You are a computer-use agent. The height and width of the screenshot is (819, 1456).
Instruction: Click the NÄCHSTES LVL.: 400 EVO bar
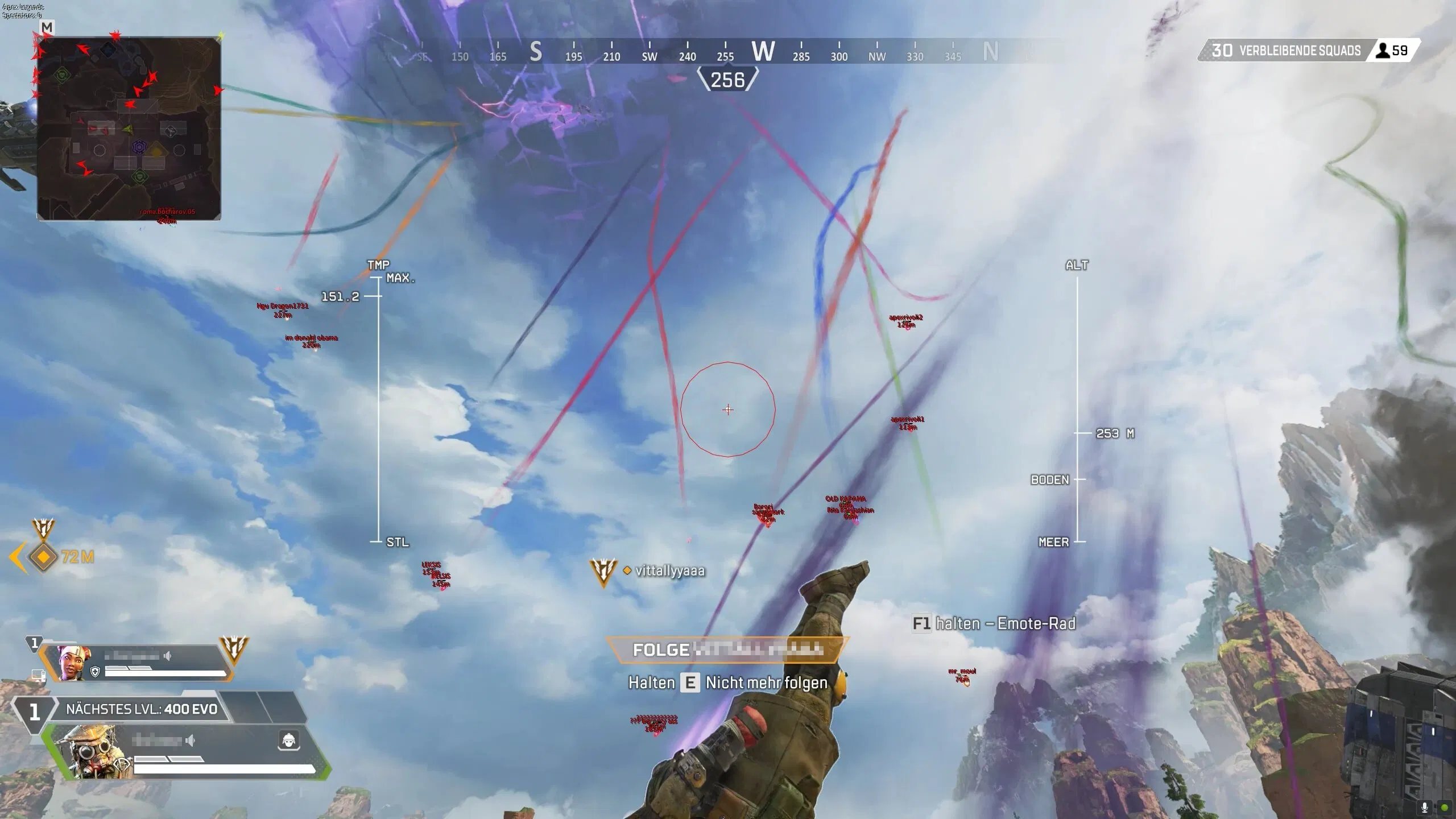click(141, 709)
